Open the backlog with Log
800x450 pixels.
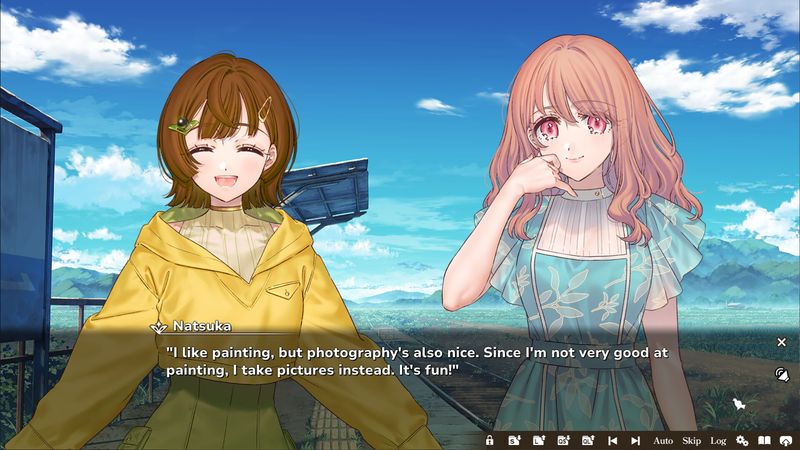tap(718, 440)
